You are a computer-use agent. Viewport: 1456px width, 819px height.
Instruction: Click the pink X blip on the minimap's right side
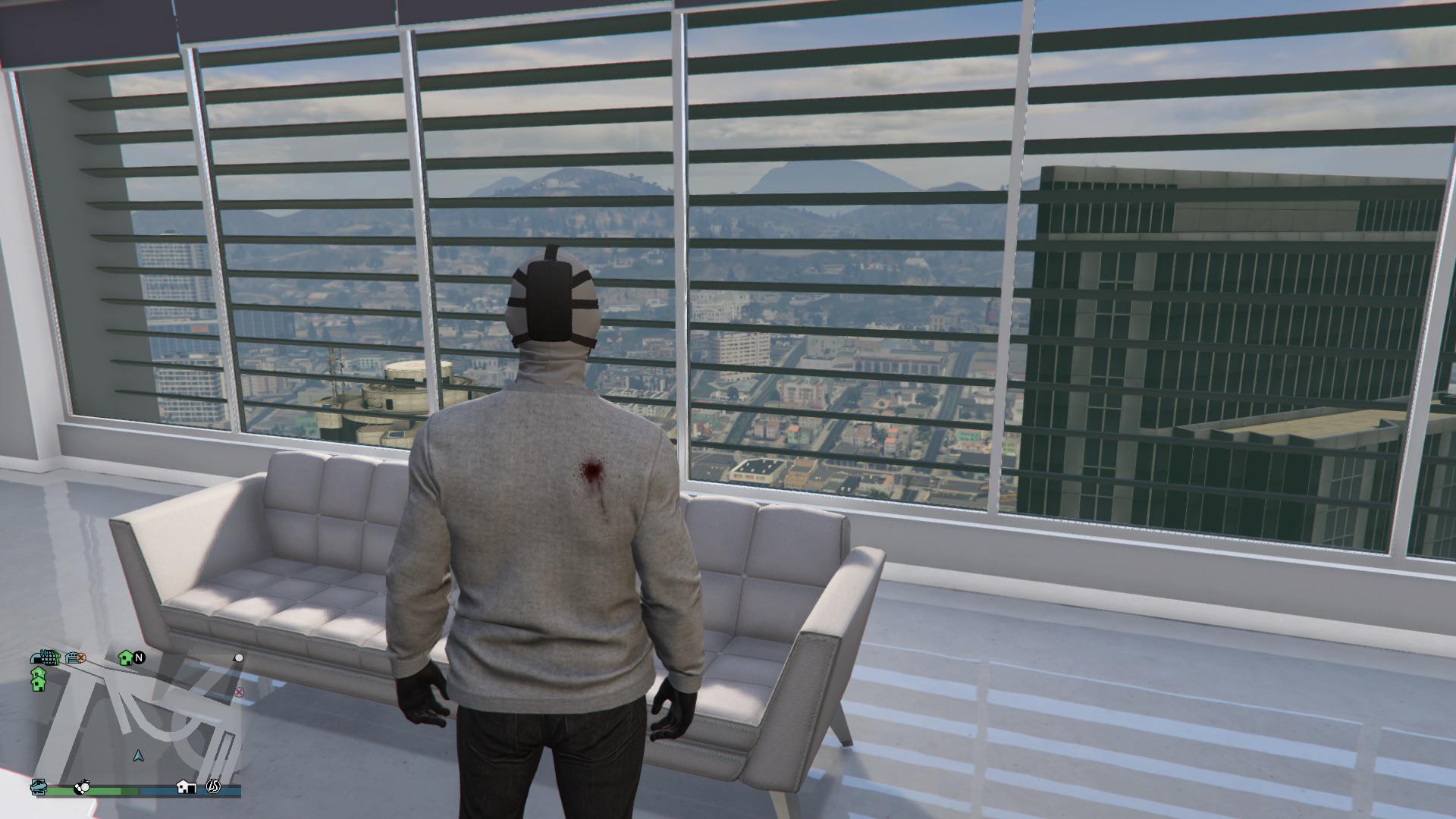pyautogui.click(x=238, y=692)
